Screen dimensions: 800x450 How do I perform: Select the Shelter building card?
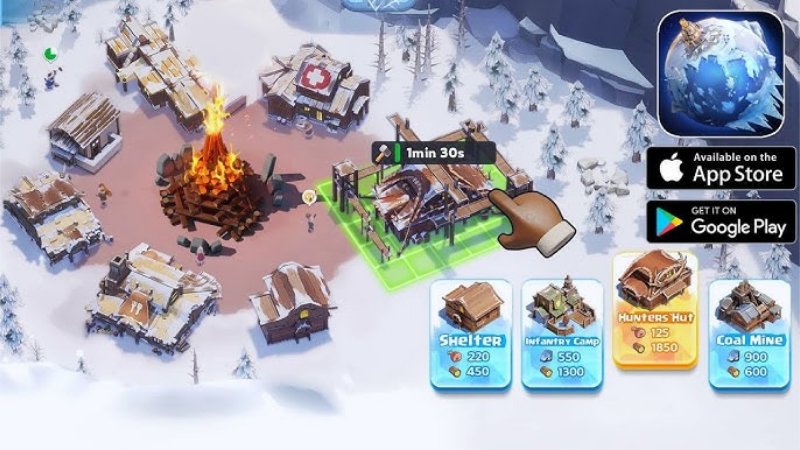click(470, 332)
